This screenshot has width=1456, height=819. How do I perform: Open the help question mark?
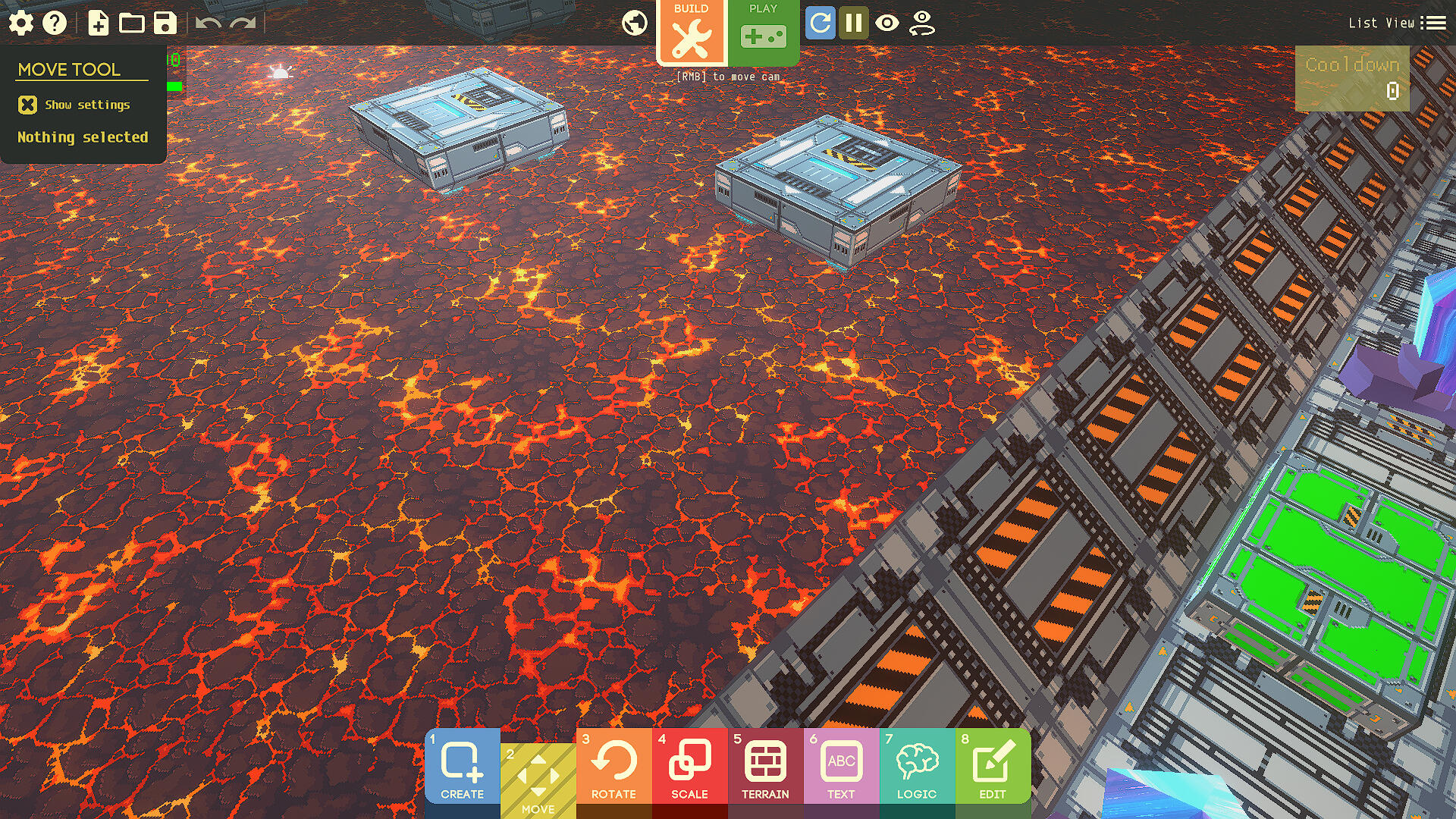click(55, 23)
